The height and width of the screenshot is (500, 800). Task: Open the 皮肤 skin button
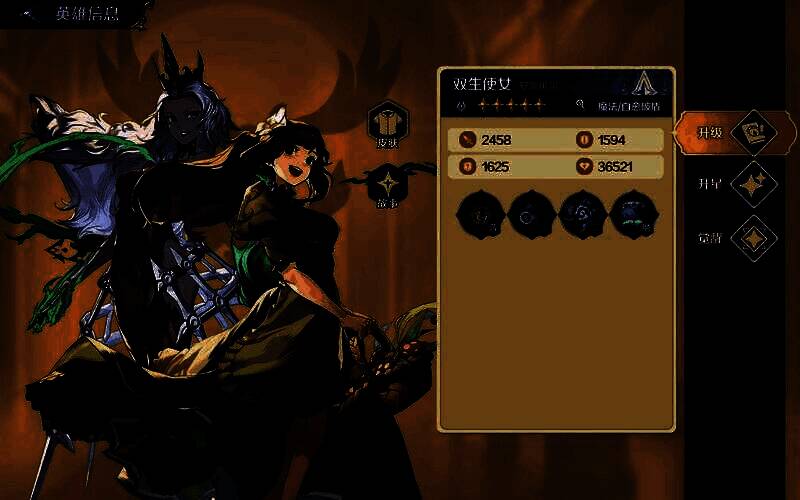click(x=387, y=122)
